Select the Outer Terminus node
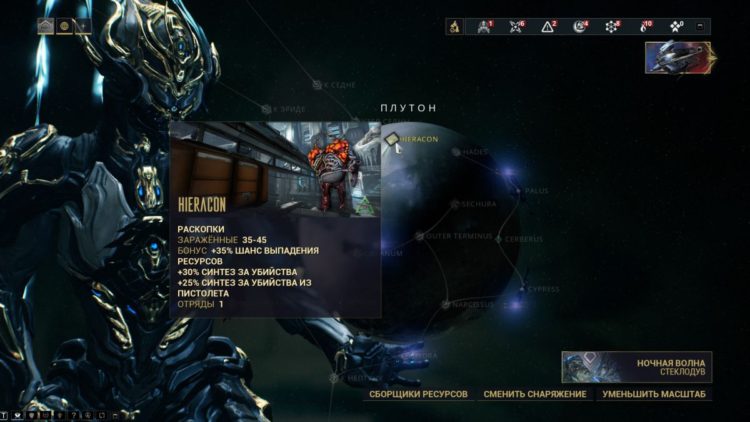The image size is (750, 422). [419, 236]
